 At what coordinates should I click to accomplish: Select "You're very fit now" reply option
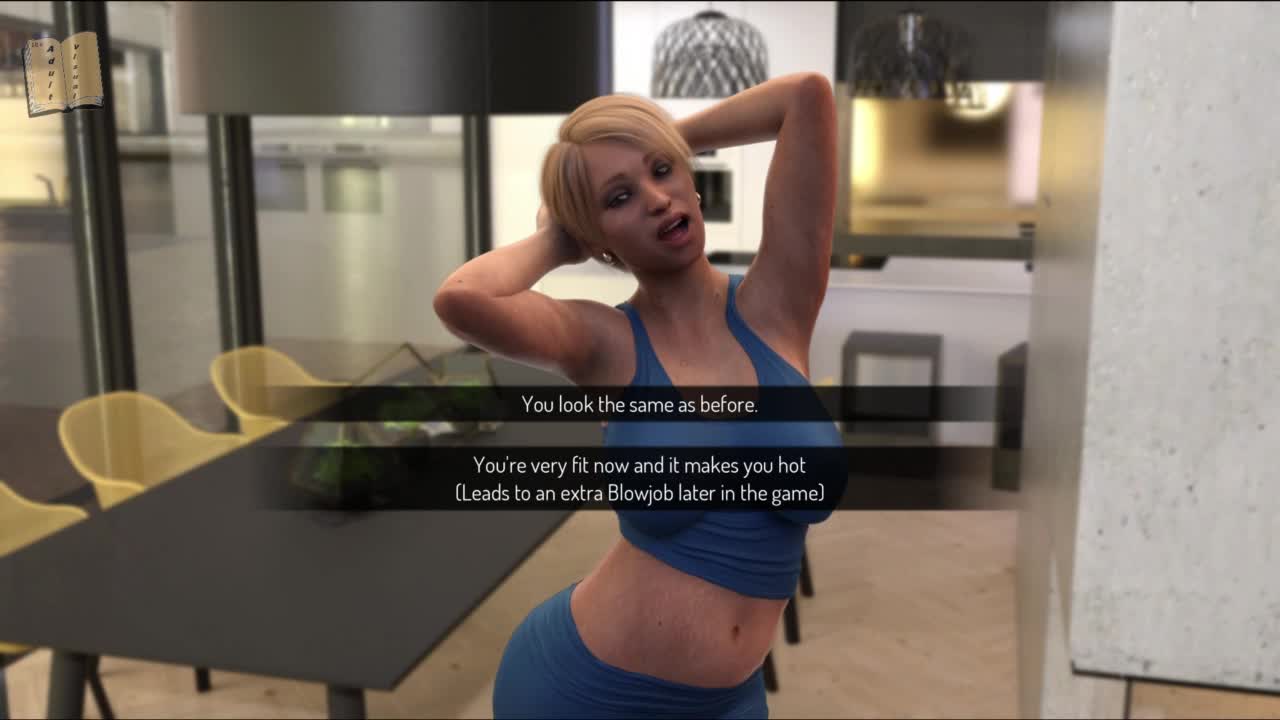point(639,479)
